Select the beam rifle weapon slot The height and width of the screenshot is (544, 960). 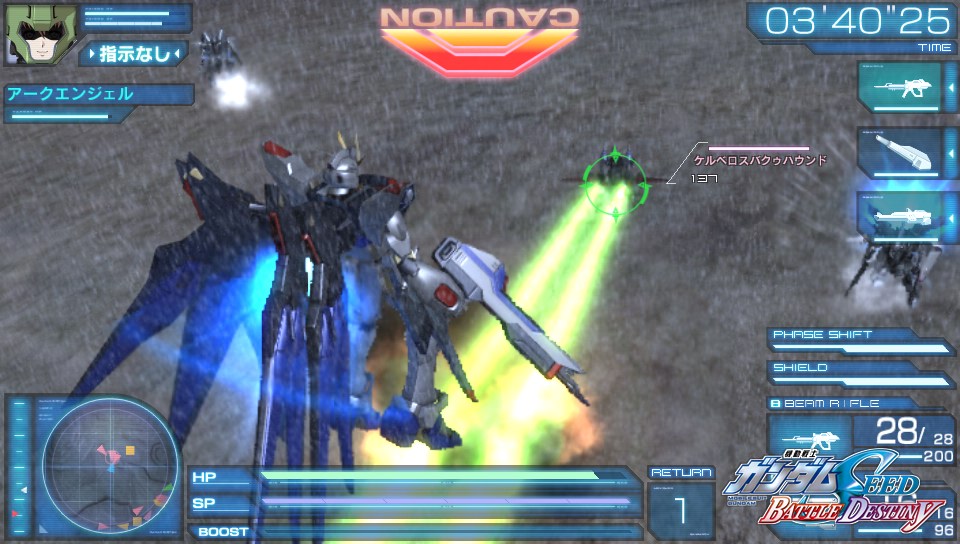pyautogui.click(x=899, y=89)
